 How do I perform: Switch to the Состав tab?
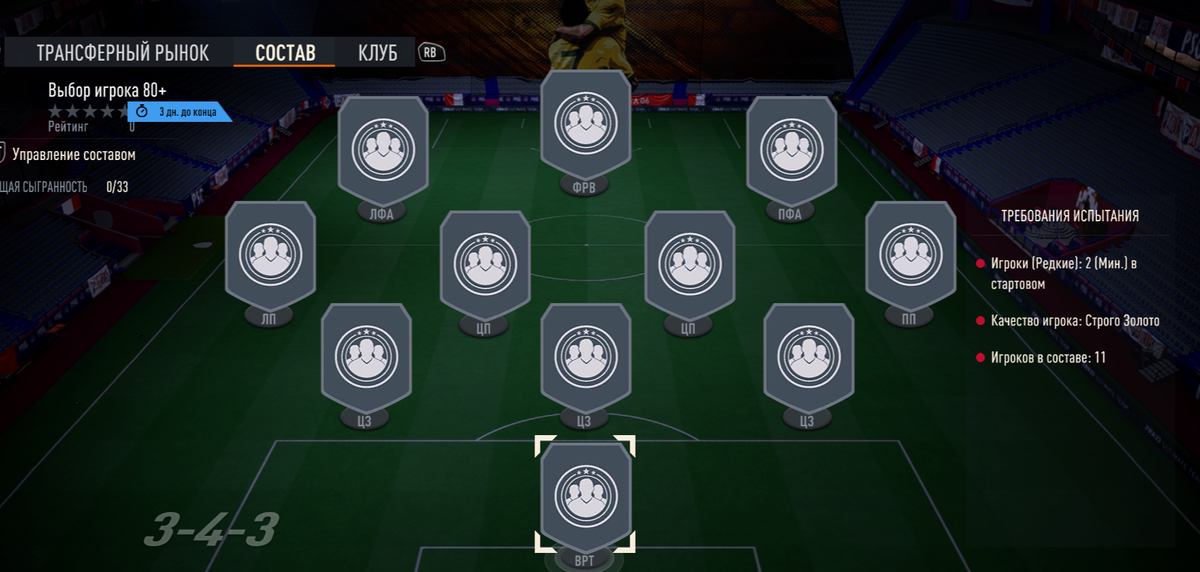(285, 53)
